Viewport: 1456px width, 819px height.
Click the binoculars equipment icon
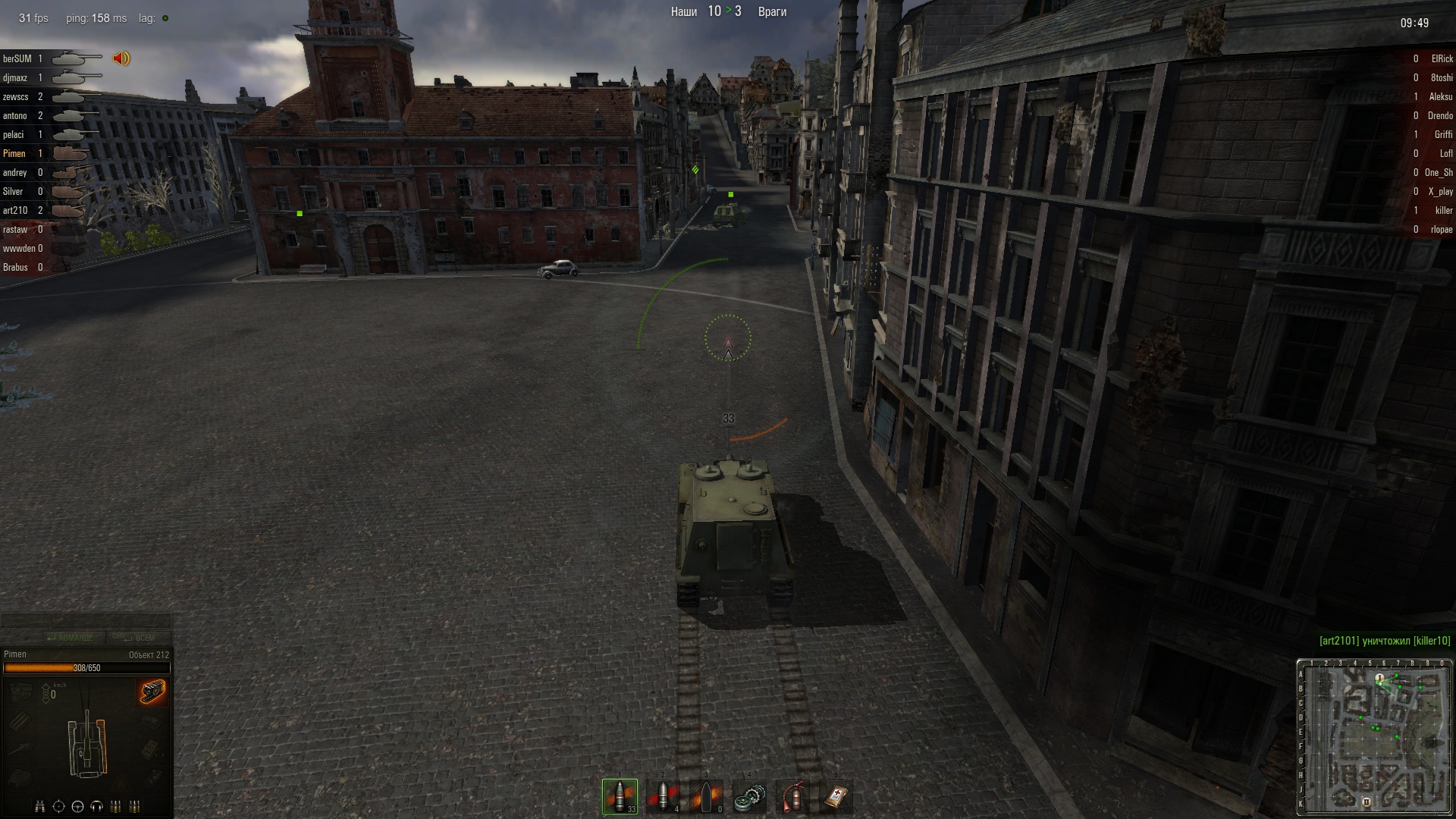(40, 806)
